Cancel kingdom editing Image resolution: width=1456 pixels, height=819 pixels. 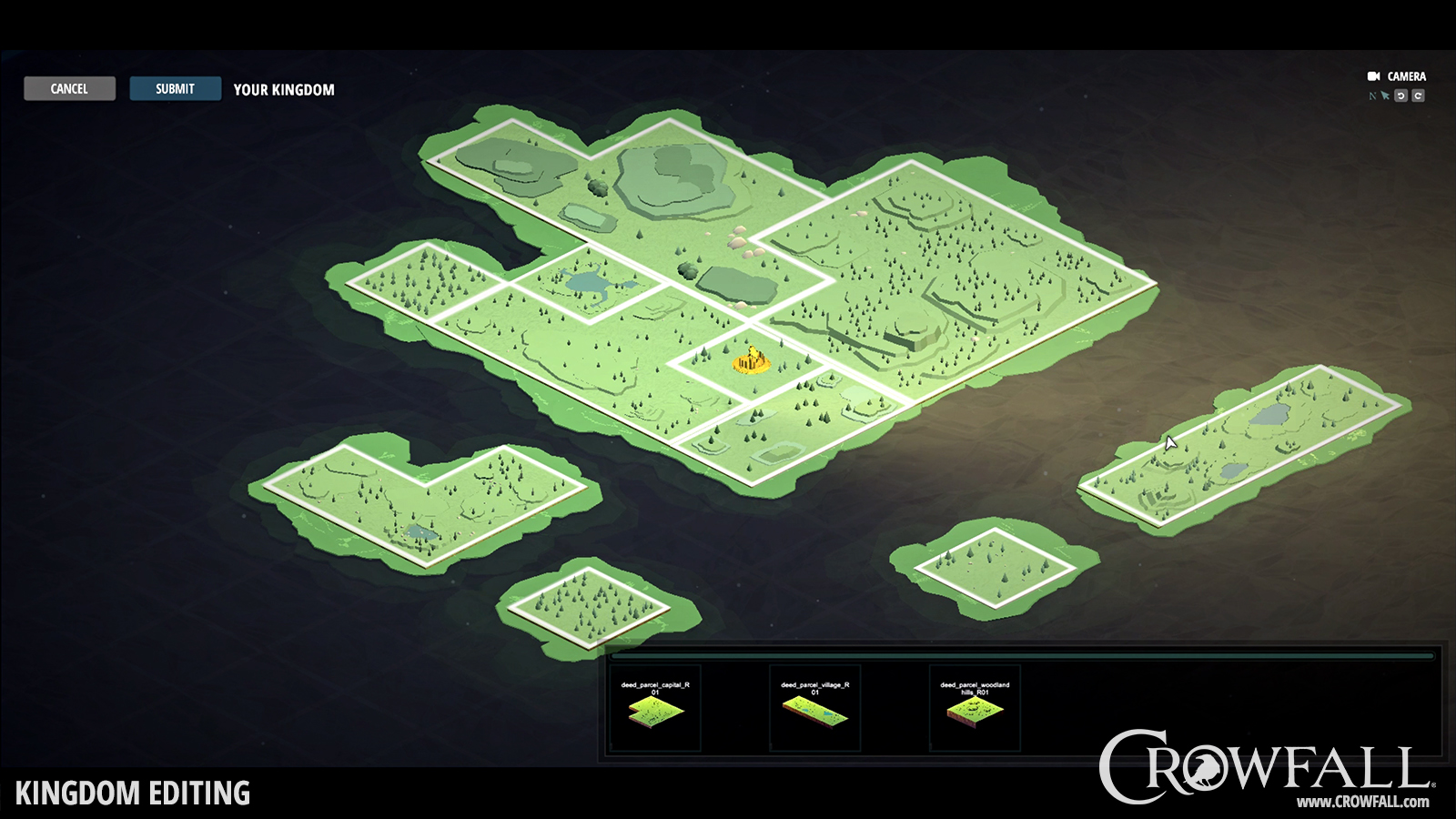[x=69, y=88]
